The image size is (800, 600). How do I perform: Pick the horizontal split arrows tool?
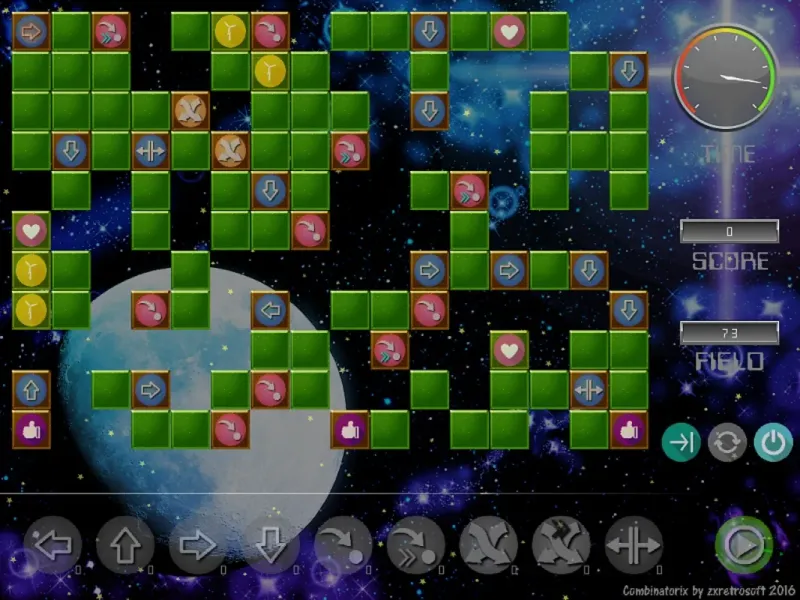coord(634,545)
